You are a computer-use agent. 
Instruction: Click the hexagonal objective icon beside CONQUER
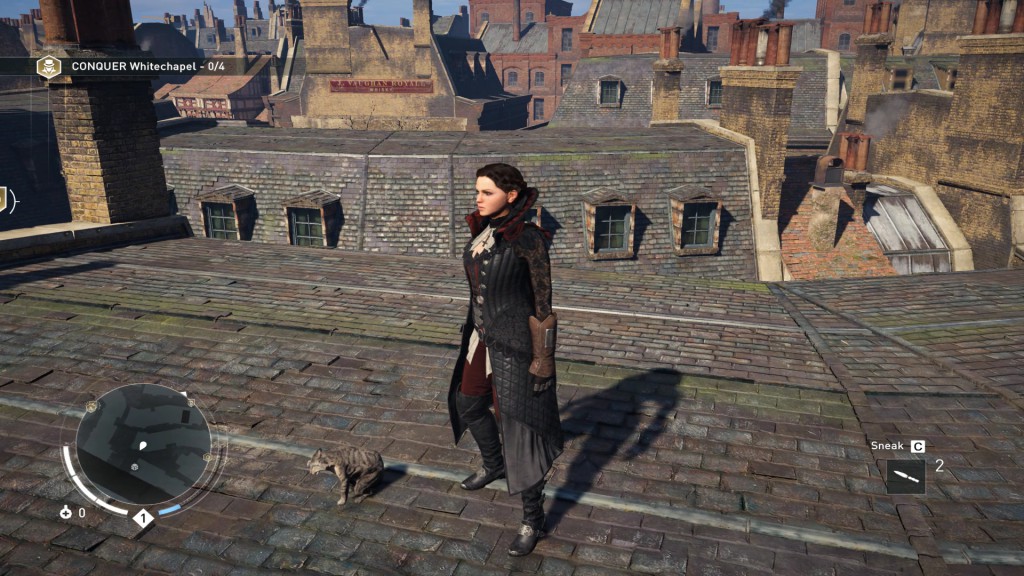(x=48, y=67)
